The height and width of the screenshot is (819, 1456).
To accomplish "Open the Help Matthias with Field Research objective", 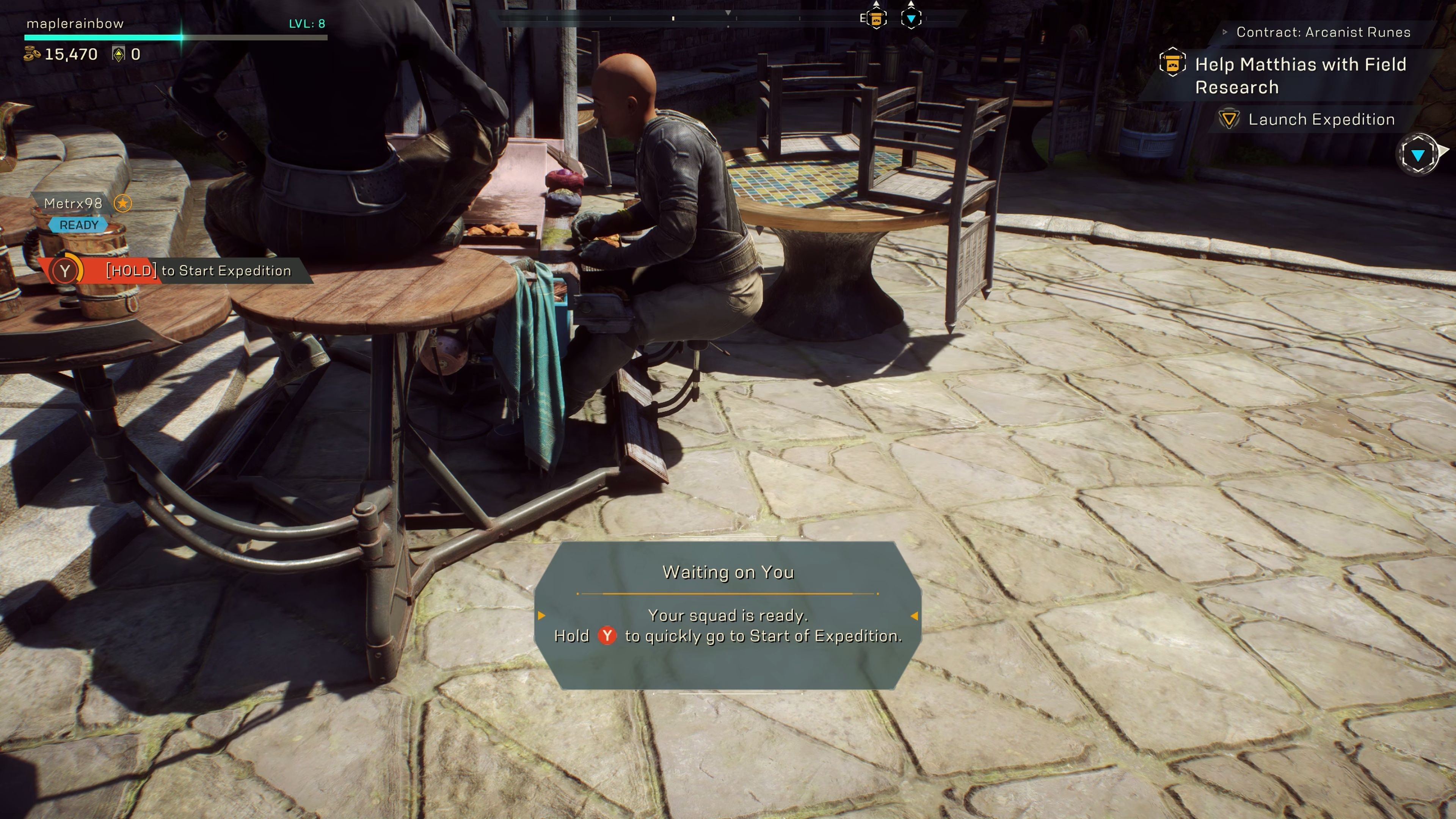I will point(1300,76).
